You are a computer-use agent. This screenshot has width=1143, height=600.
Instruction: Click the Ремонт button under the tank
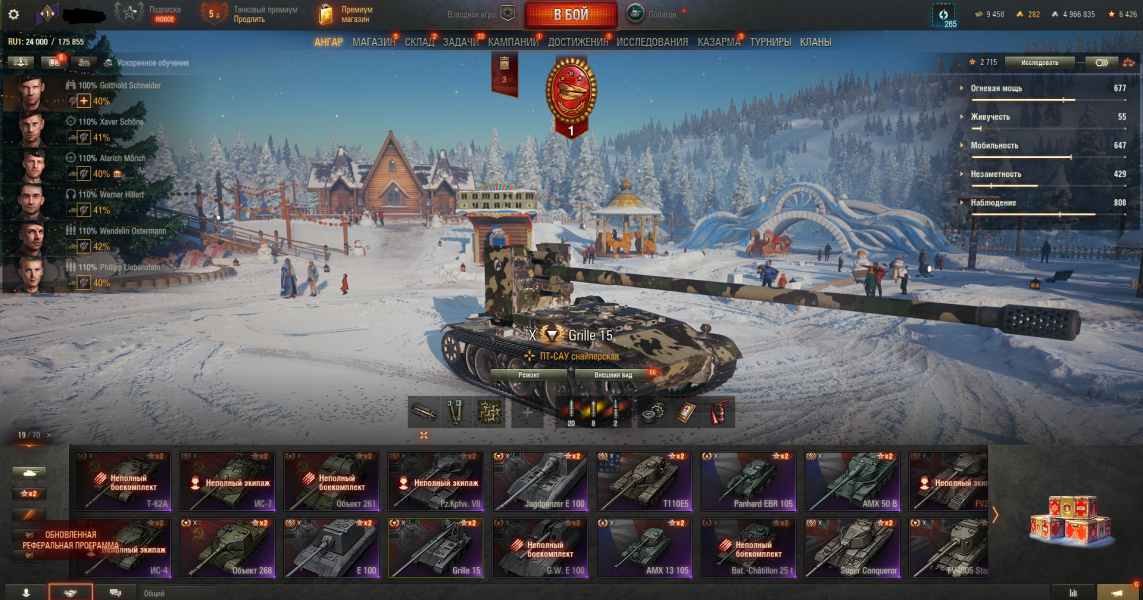pyautogui.click(x=530, y=374)
